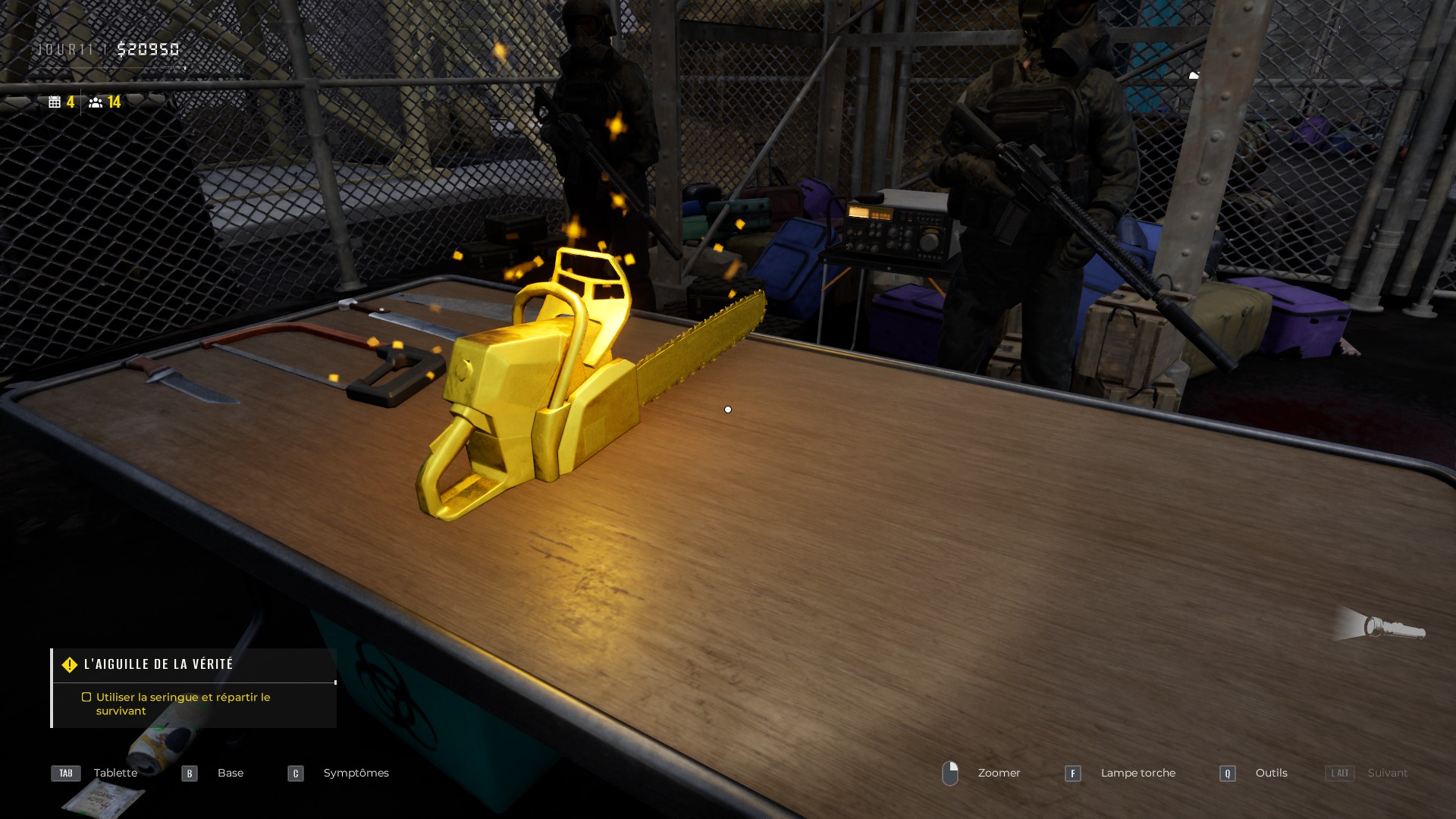Tick the syringe objective checkbox
This screenshot has height=819, width=1456.
(x=86, y=697)
